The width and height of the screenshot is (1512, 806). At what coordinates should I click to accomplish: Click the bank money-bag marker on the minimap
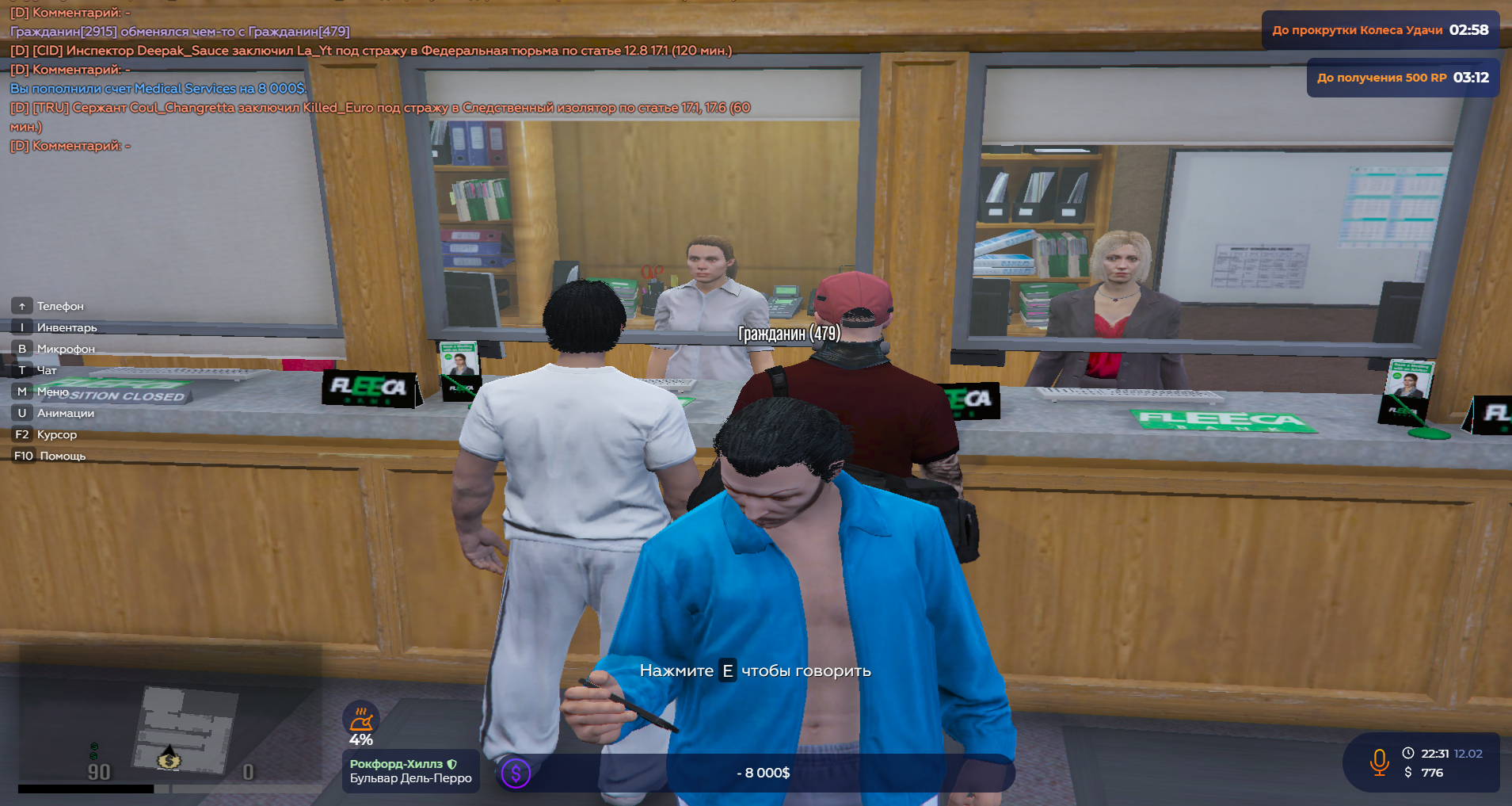tap(169, 761)
